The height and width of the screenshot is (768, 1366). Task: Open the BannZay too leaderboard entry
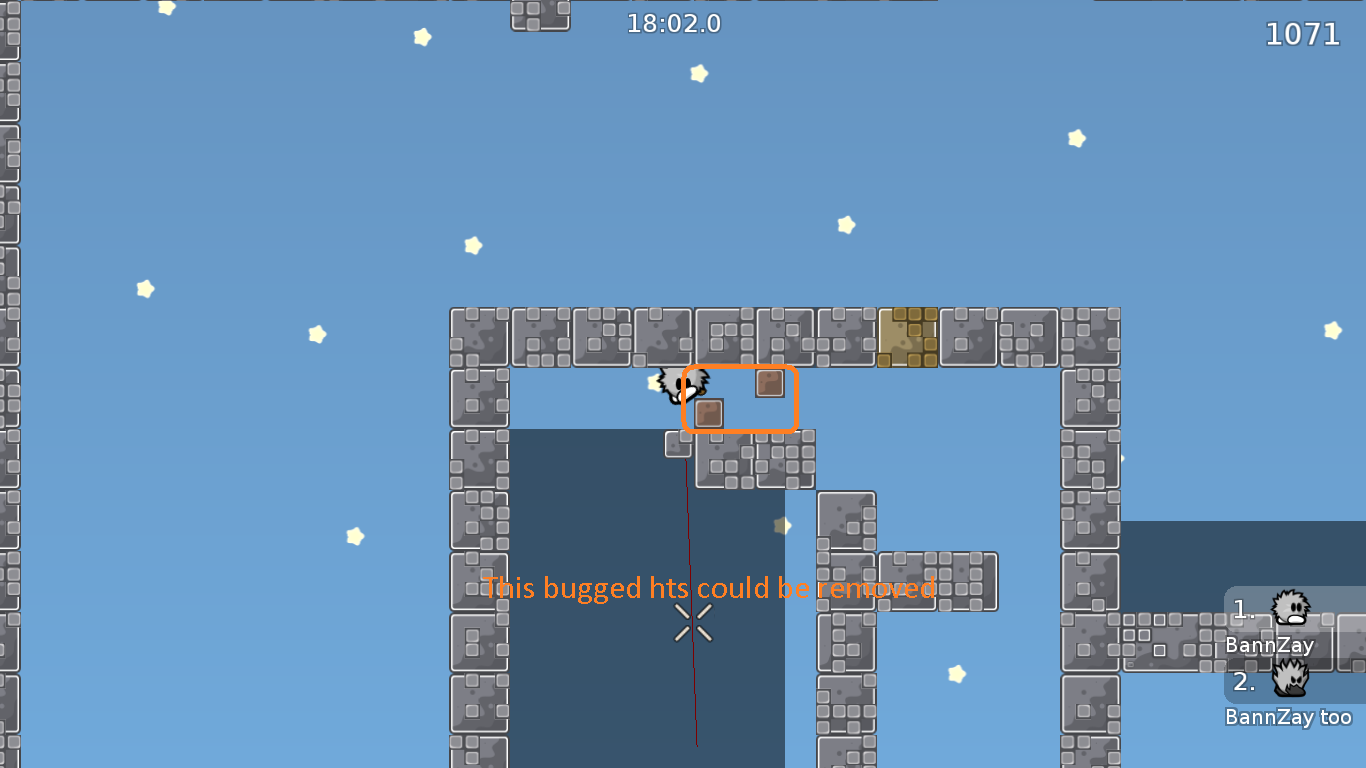pos(1290,716)
